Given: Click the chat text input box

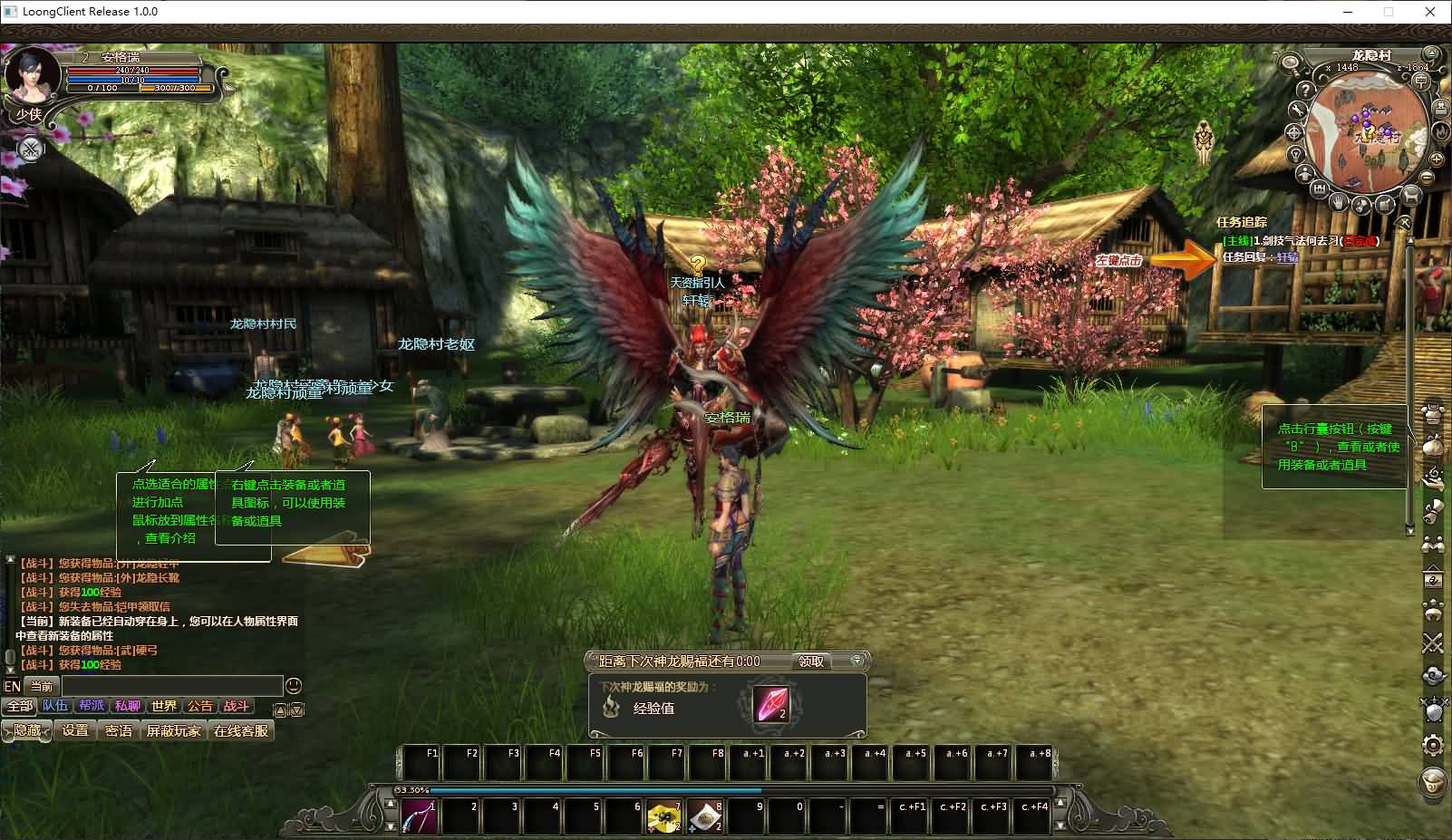Looking at the screenshot, I should [x=172, y=686].
